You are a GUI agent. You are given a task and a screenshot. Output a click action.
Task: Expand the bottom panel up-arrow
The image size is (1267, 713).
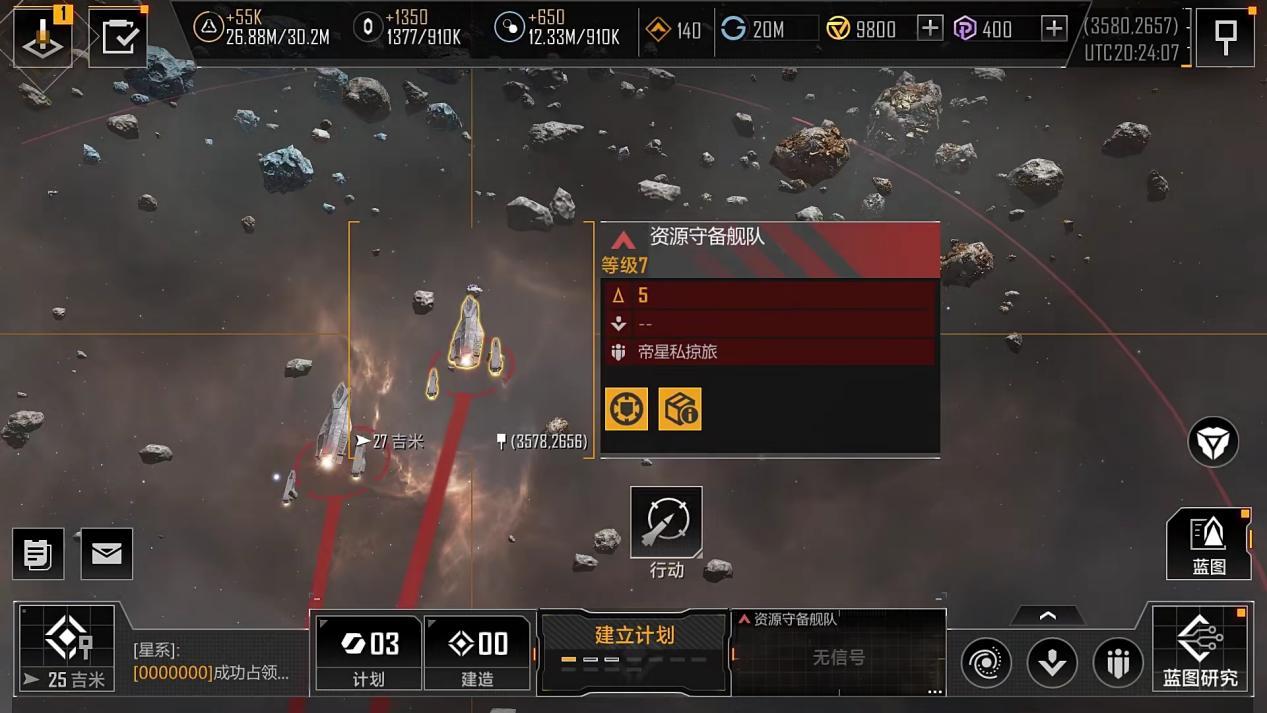pos(1047,616)
